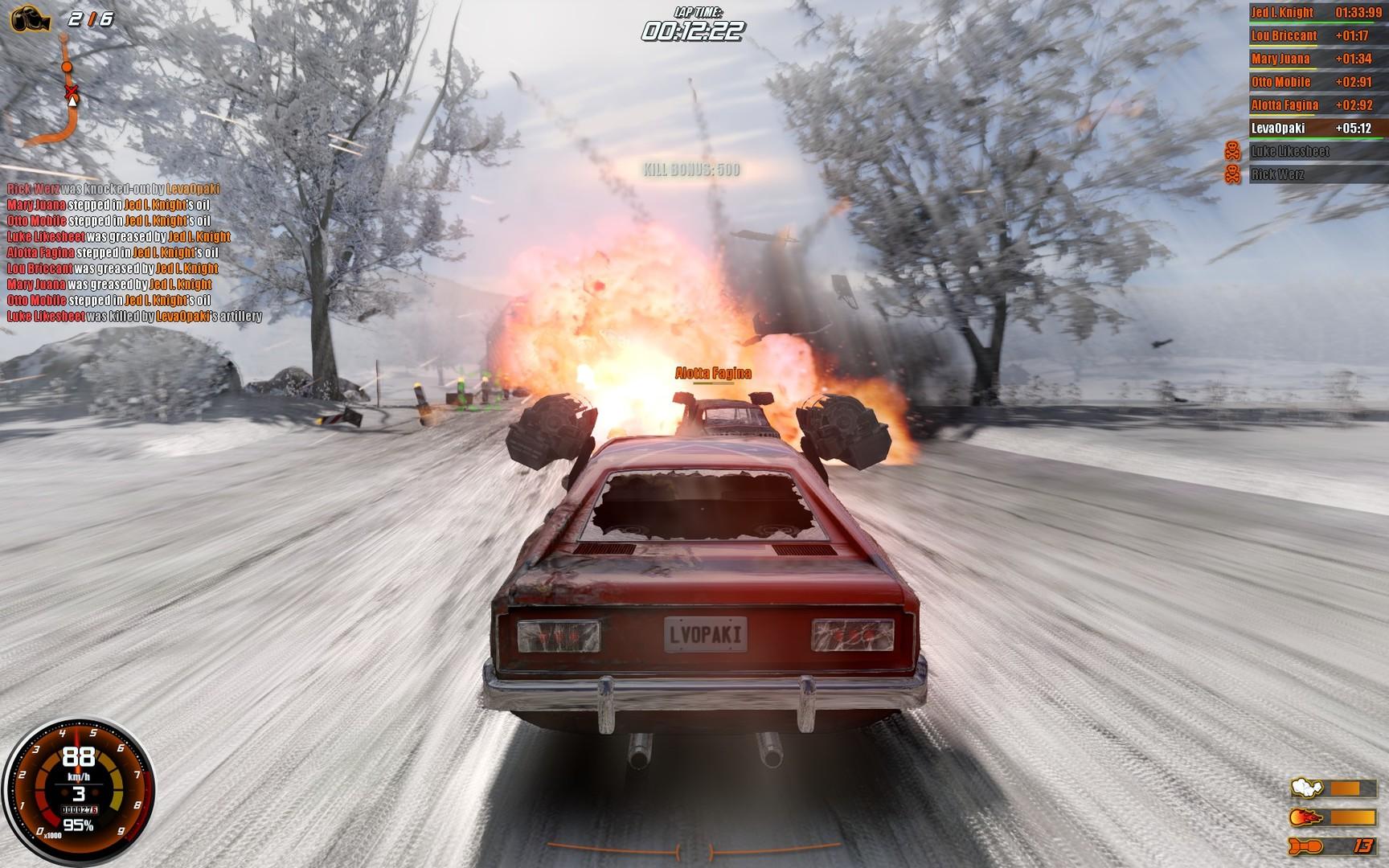The image size is (1389, 868).
Task: Click the camera icon in the top-left corner
Action: coord(32,18)
